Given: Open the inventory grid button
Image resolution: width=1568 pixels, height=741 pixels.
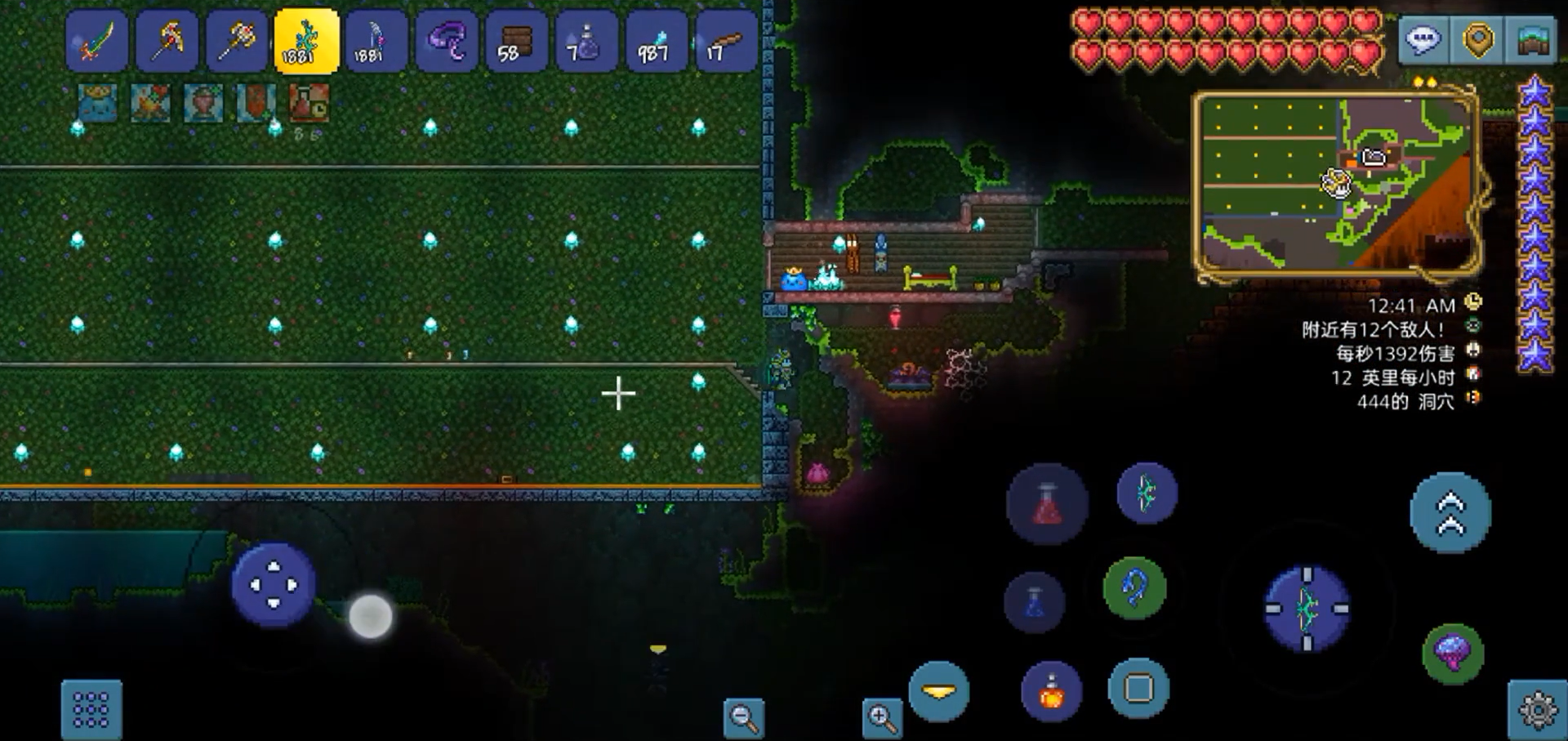Looking at the screenshot, I should click(x=91, y=709).
